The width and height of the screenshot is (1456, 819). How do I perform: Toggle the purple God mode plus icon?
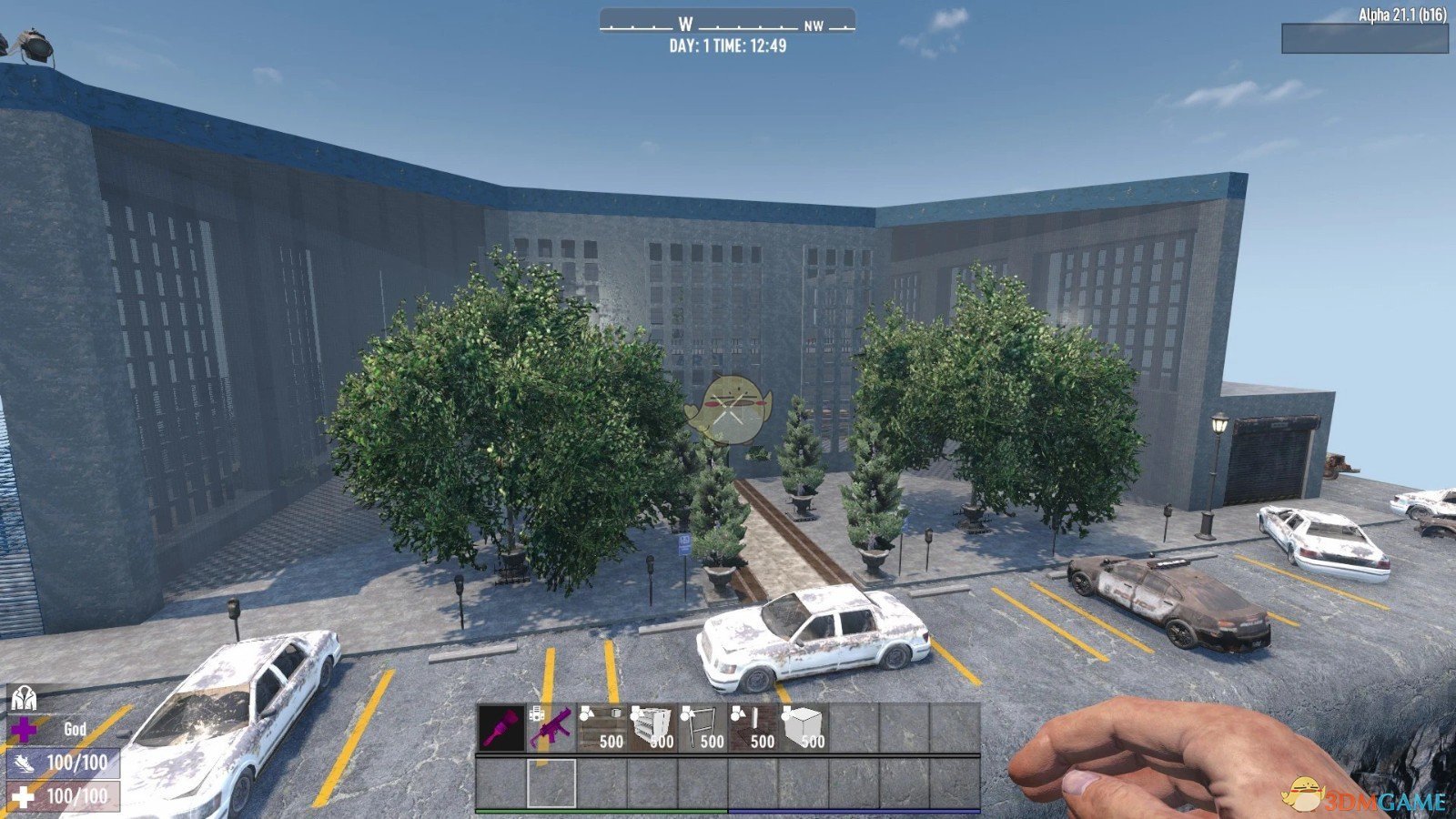[x=25, y=729]
